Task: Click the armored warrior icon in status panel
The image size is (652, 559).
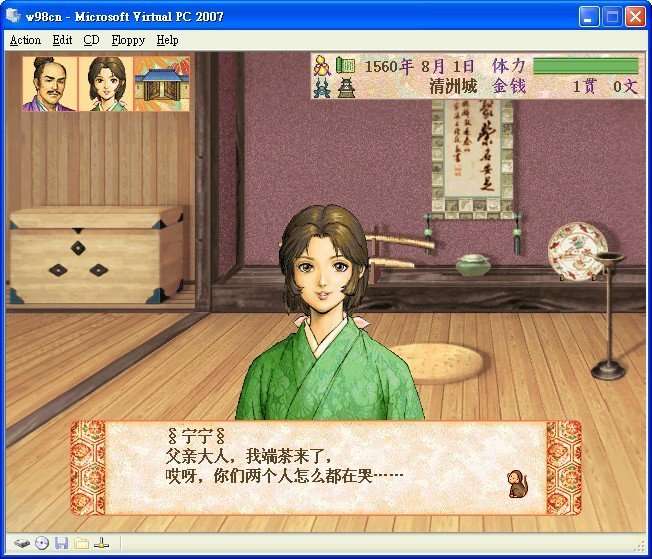Action: [x=322, y=87]
